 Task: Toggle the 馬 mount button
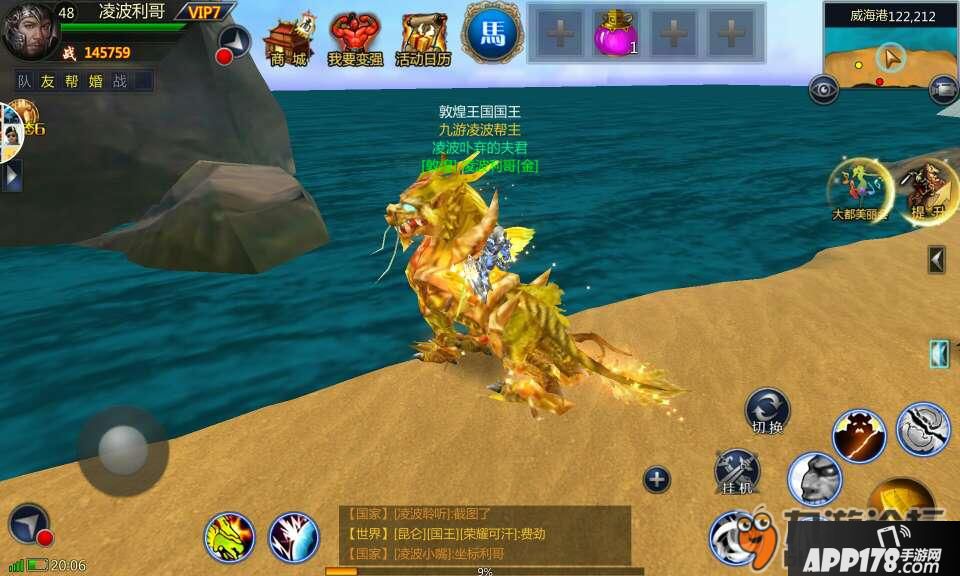[492, 33]
